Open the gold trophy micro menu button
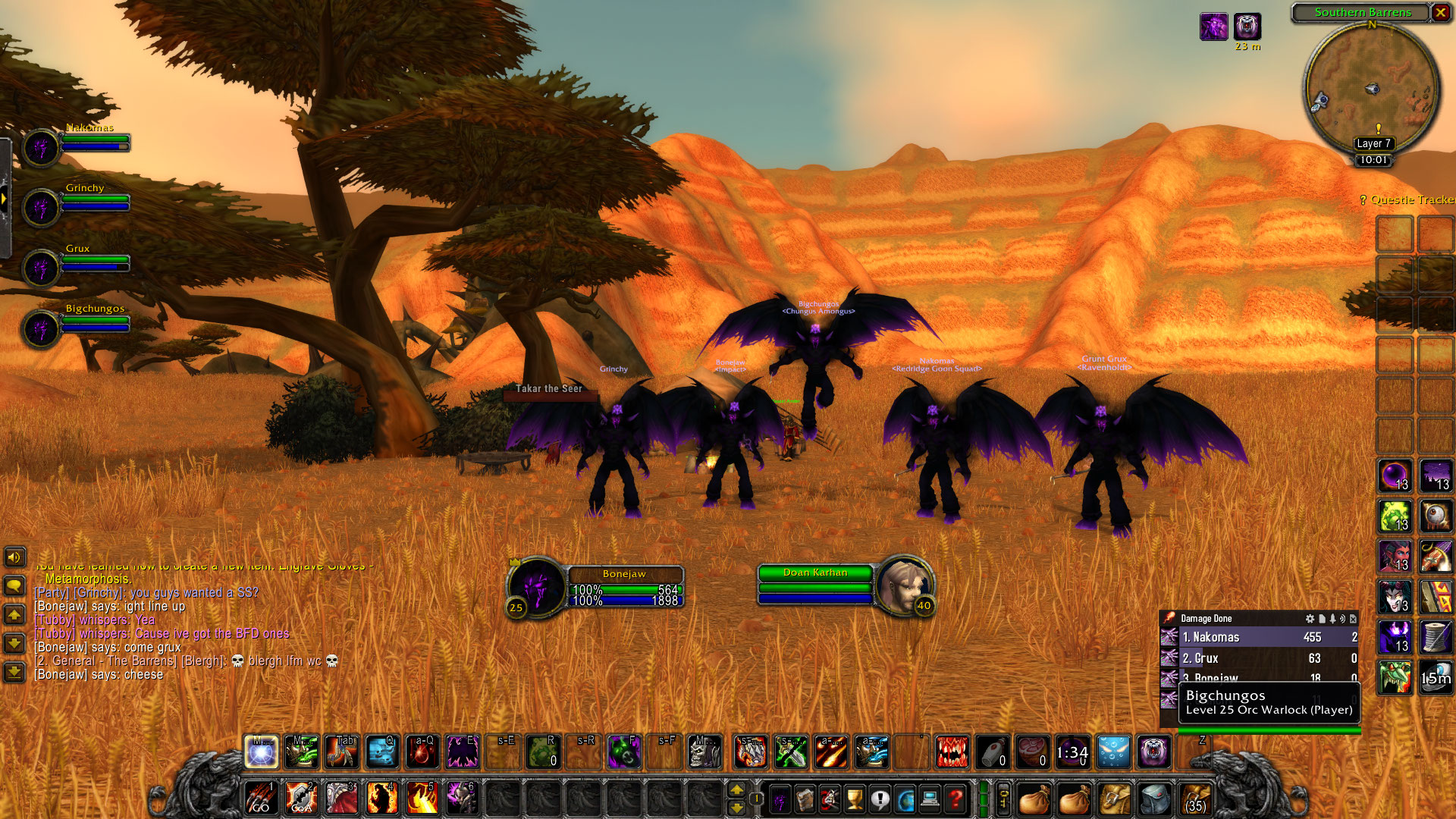The height and width of the screenshot is (819, 1456). (x=855, y=799)
